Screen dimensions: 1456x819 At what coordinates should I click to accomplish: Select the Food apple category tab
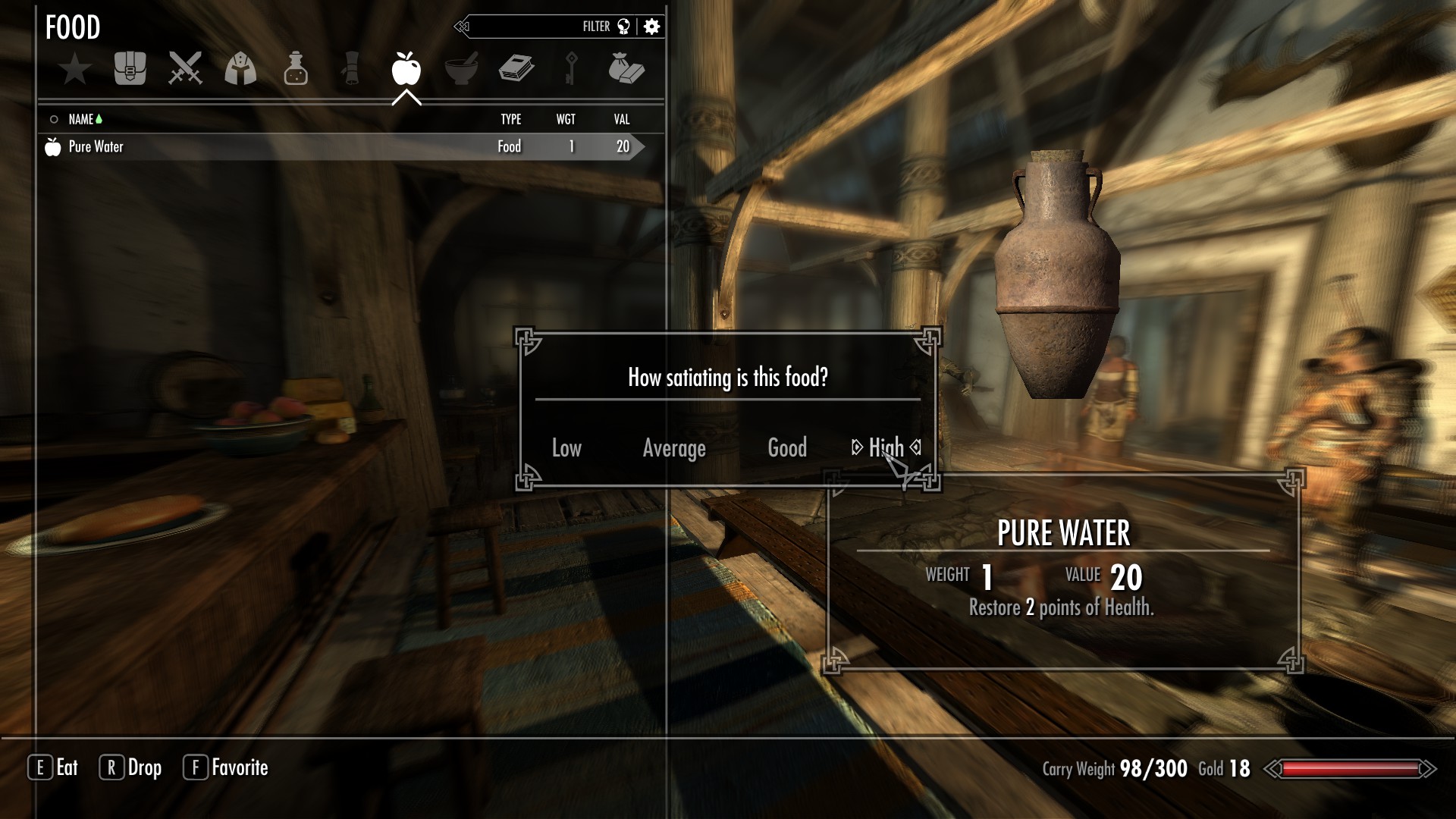[x=406, y=69]
